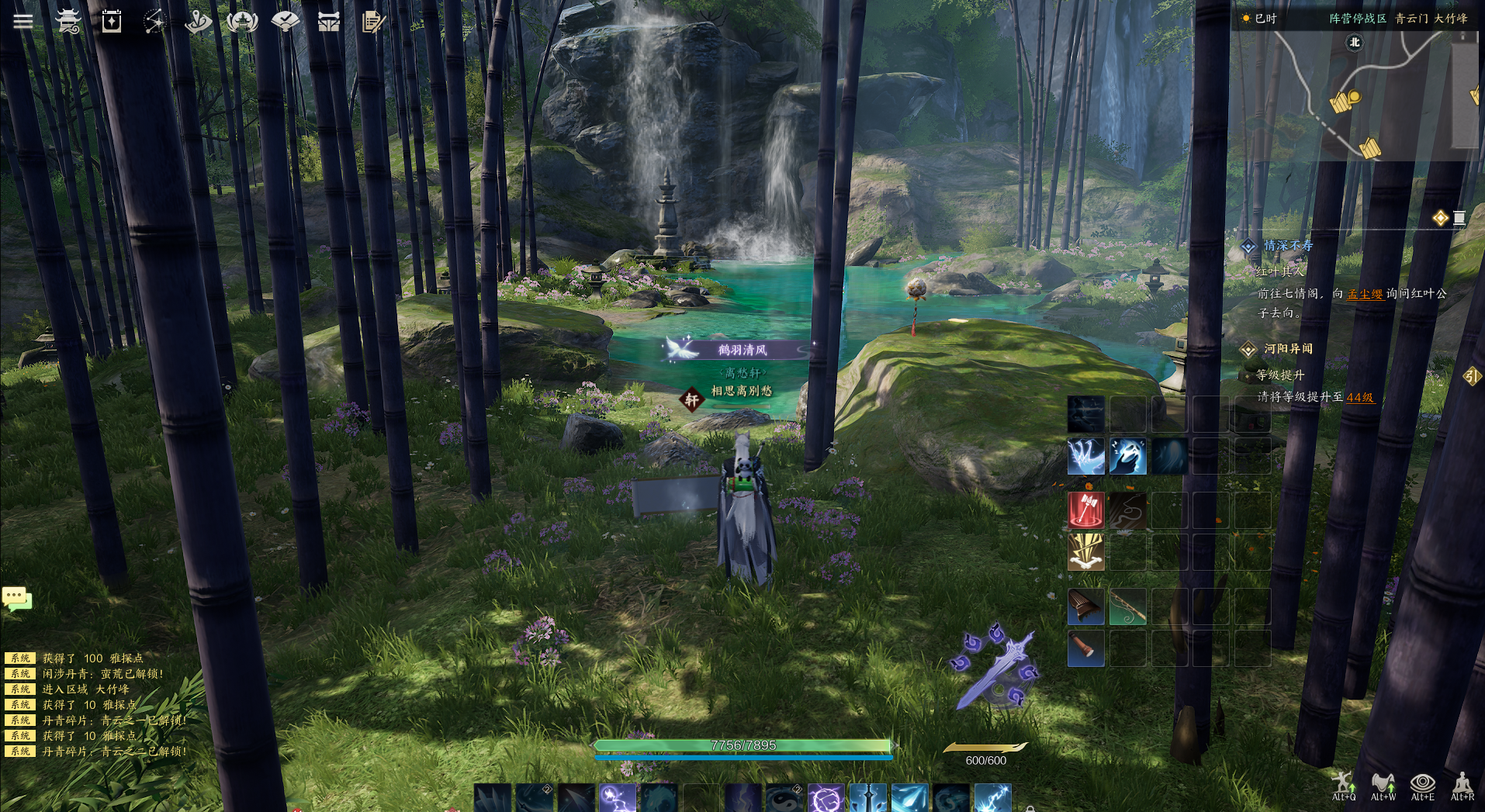1485x812 pixels.
Task: Click the winged pagoda emblem icon
Action: (242, 21)
